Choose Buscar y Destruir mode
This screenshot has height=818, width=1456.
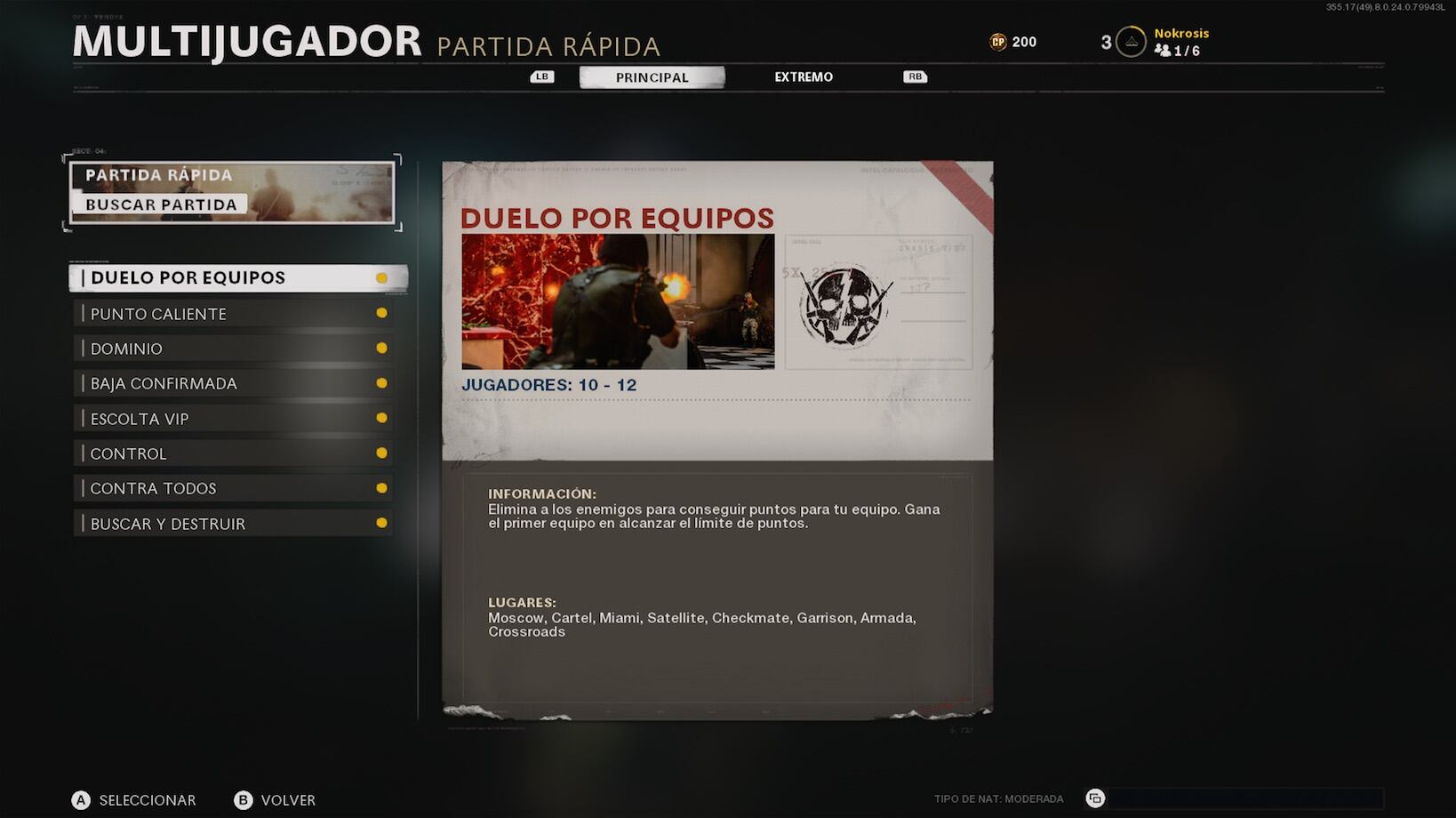coord(234,524)
